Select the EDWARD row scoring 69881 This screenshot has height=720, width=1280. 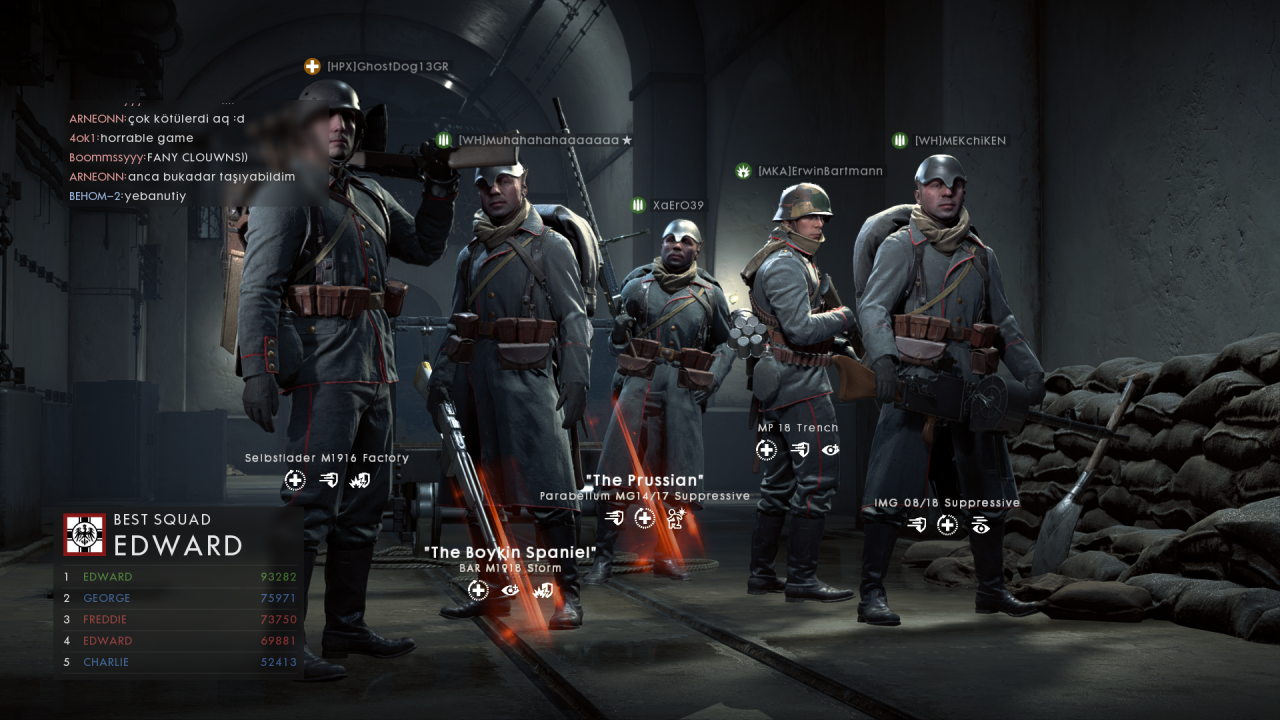pyautogui.click(x=180, y=641)
